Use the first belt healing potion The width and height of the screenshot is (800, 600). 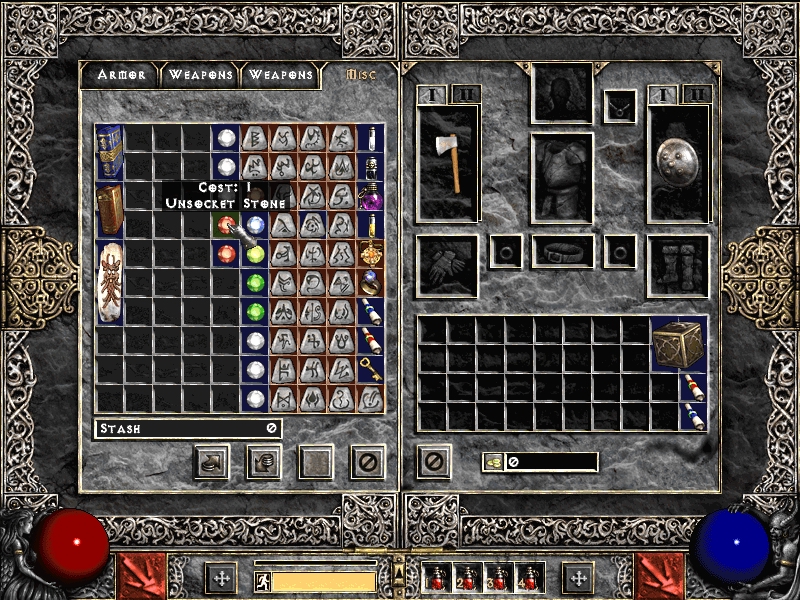click(436, 578)
